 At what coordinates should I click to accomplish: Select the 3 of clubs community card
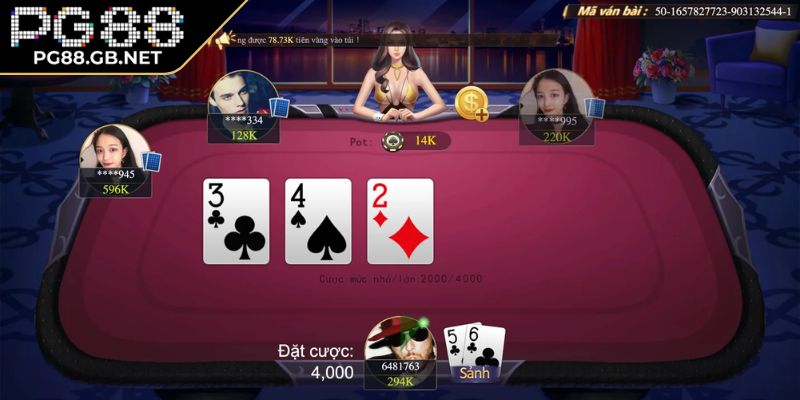click(x=236, y=221)
